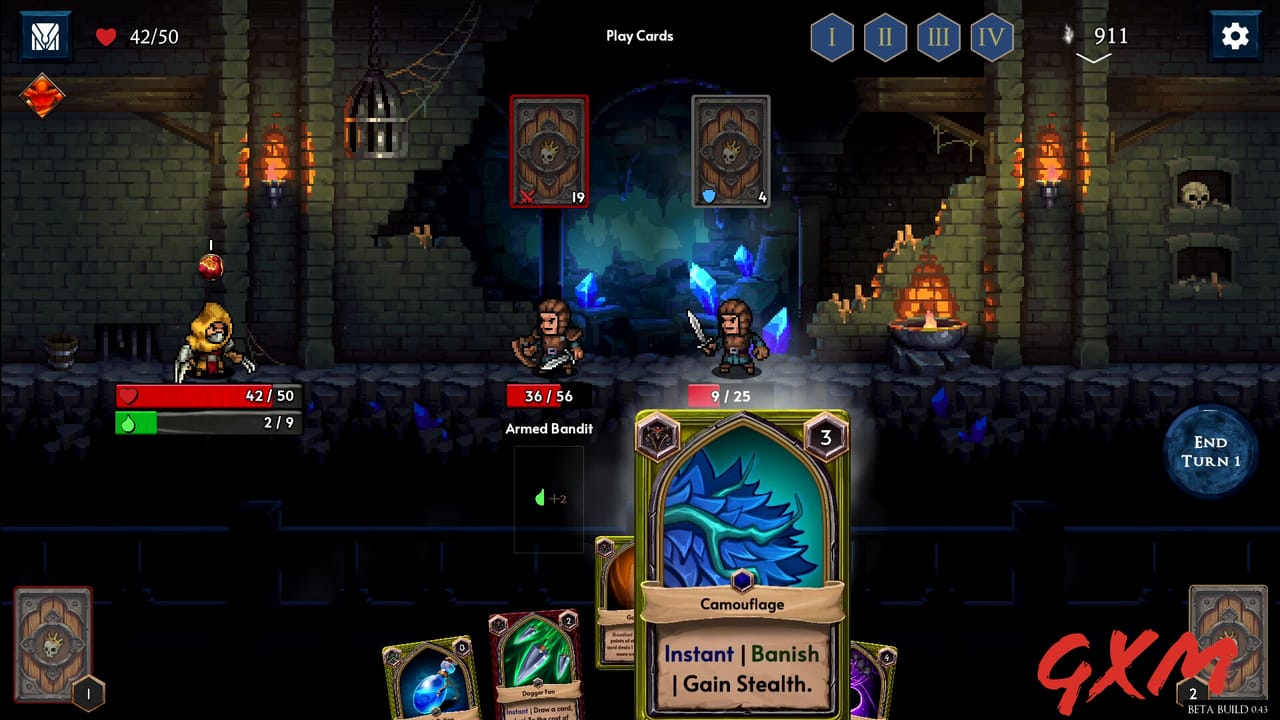The image size is (1280, 720).
Task: Click the chevron under the currency total
Action: [x=1093, y=58]
